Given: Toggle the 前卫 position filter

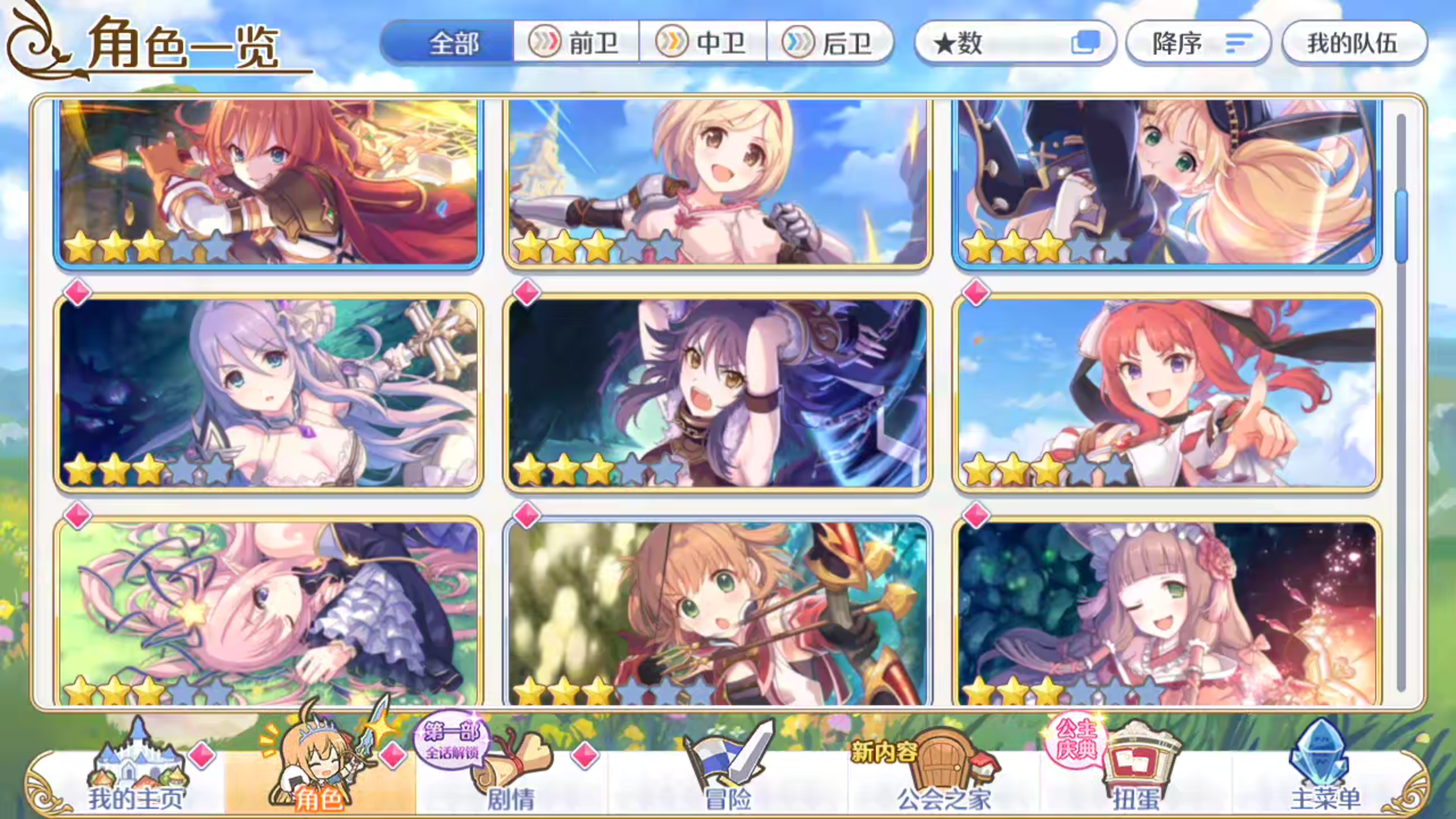Looking at the screenshot, I should [576, 43].
